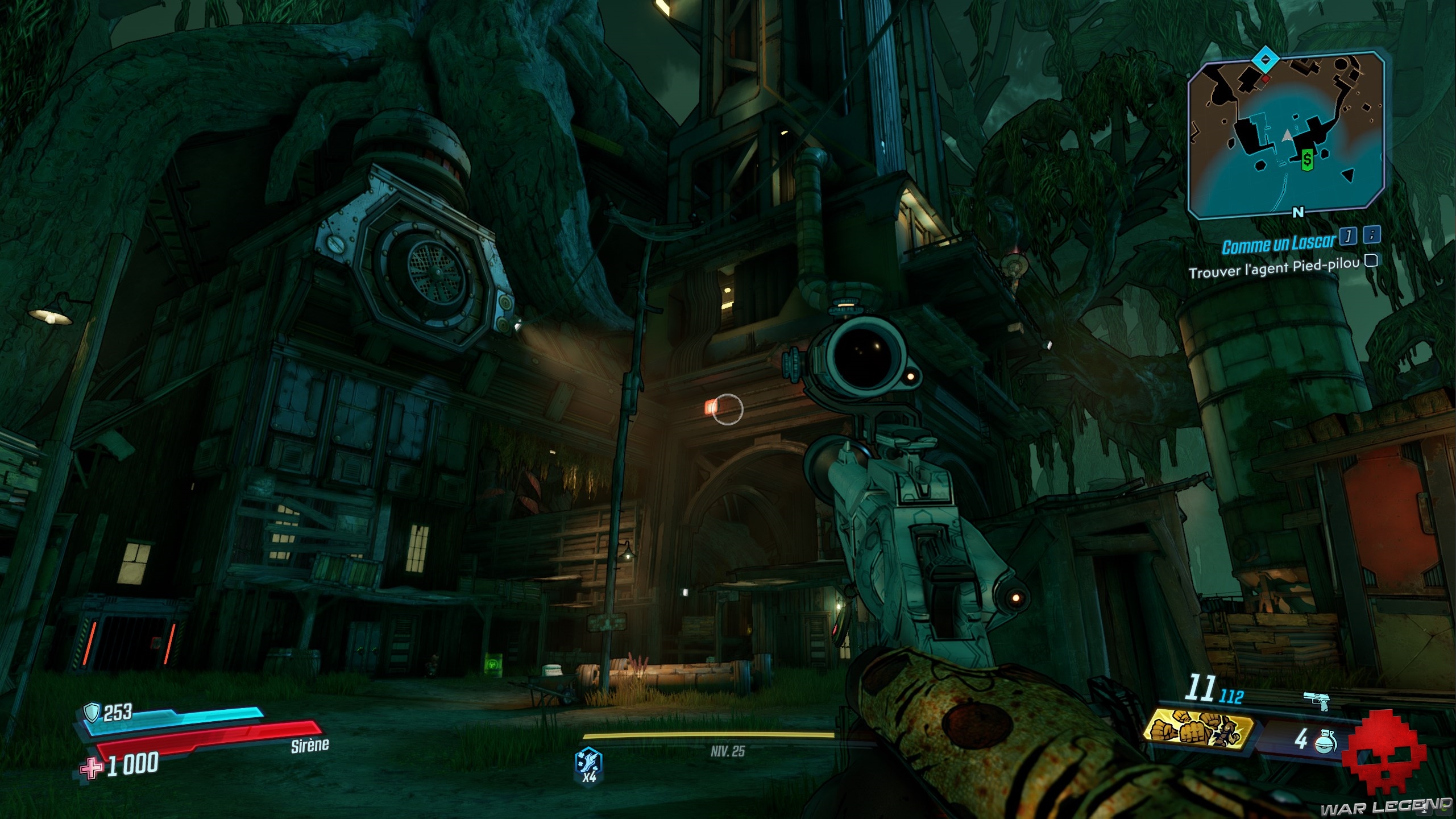The width and height of the screenshot is (1456, 819).
Task: Select the Comme un Lascar quest tracker
Action: (x=1277, y=244)
